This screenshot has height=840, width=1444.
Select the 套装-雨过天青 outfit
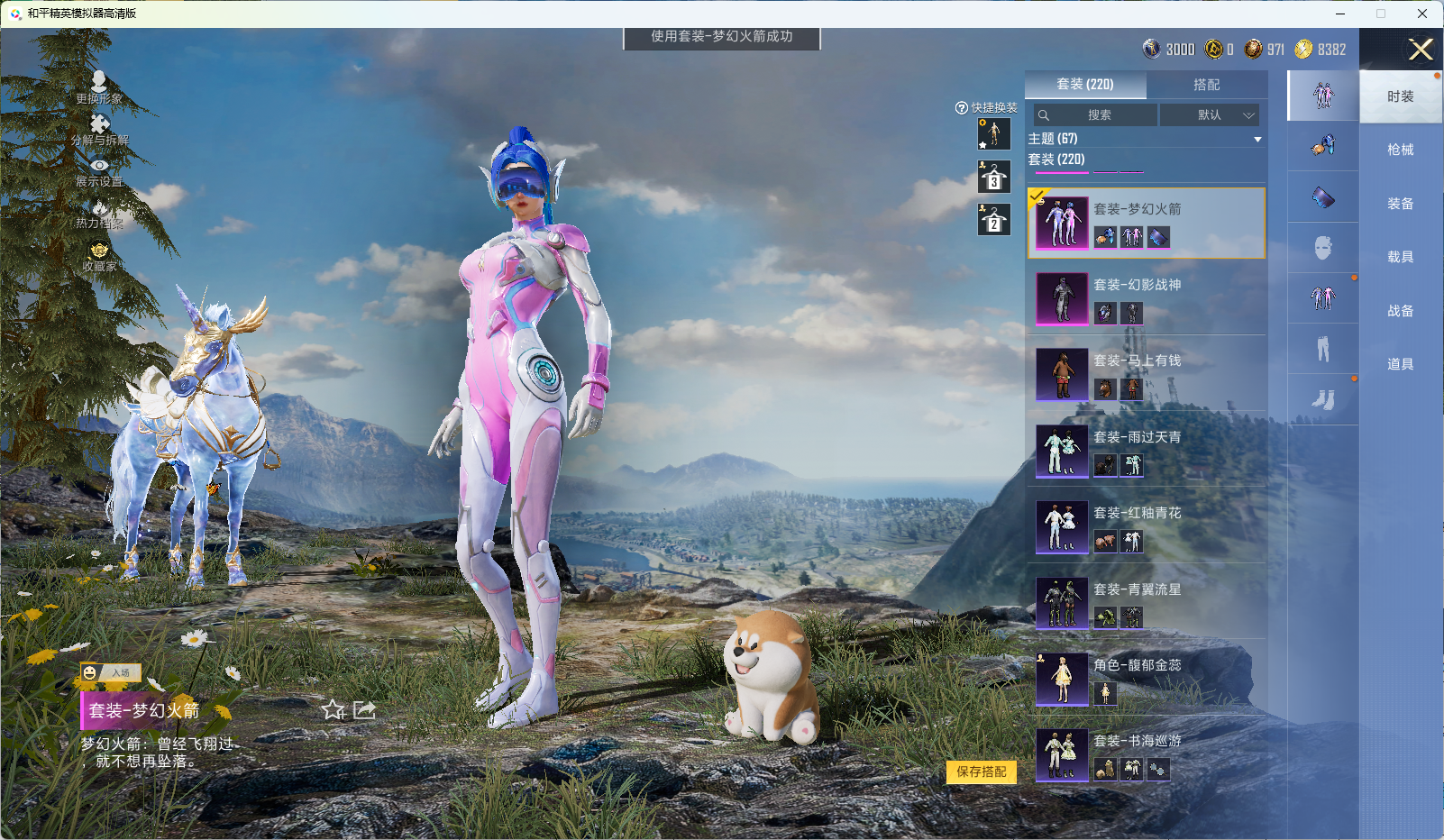1146,452
